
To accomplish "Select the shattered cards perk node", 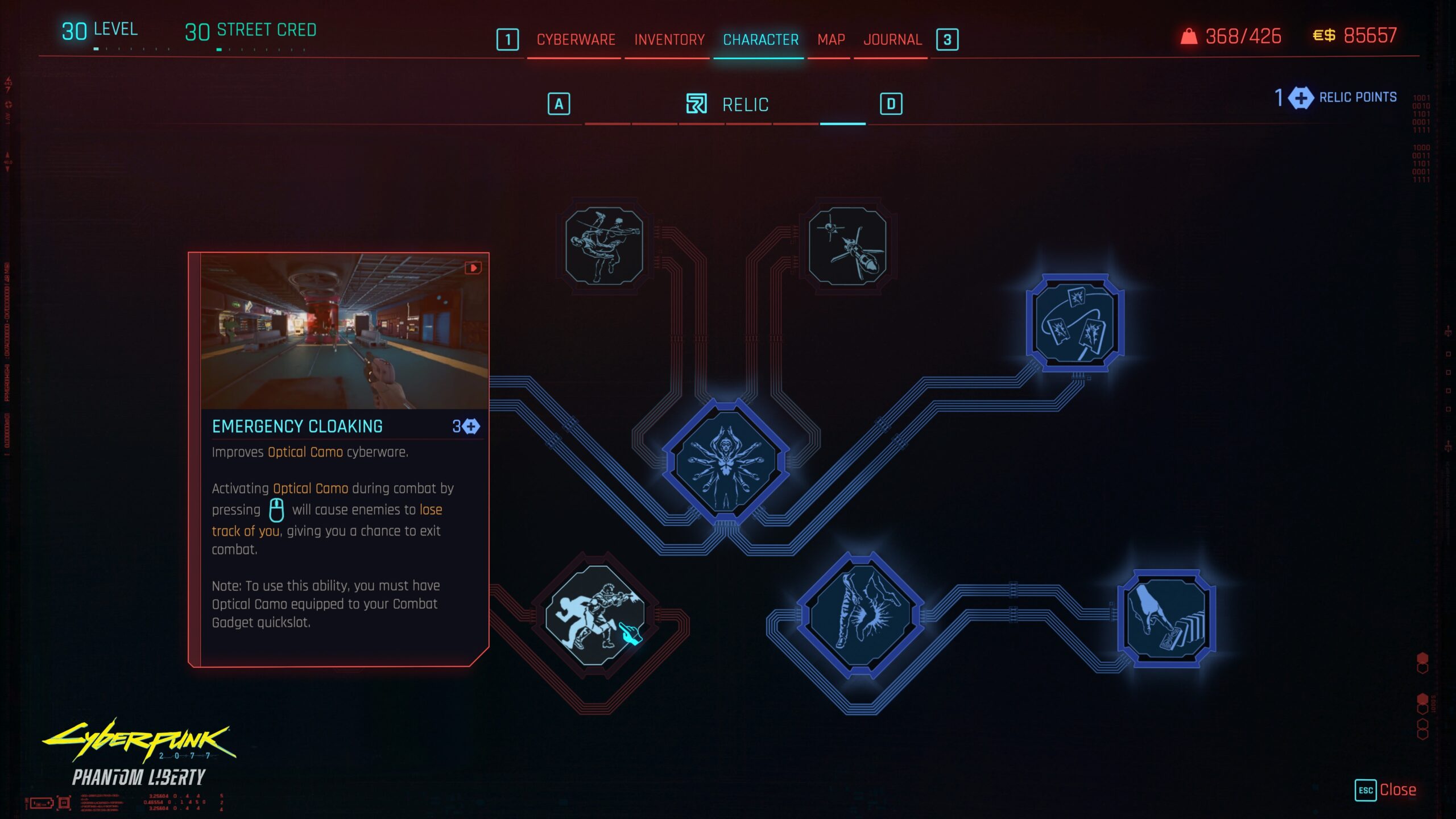I will pos(1074,323).
